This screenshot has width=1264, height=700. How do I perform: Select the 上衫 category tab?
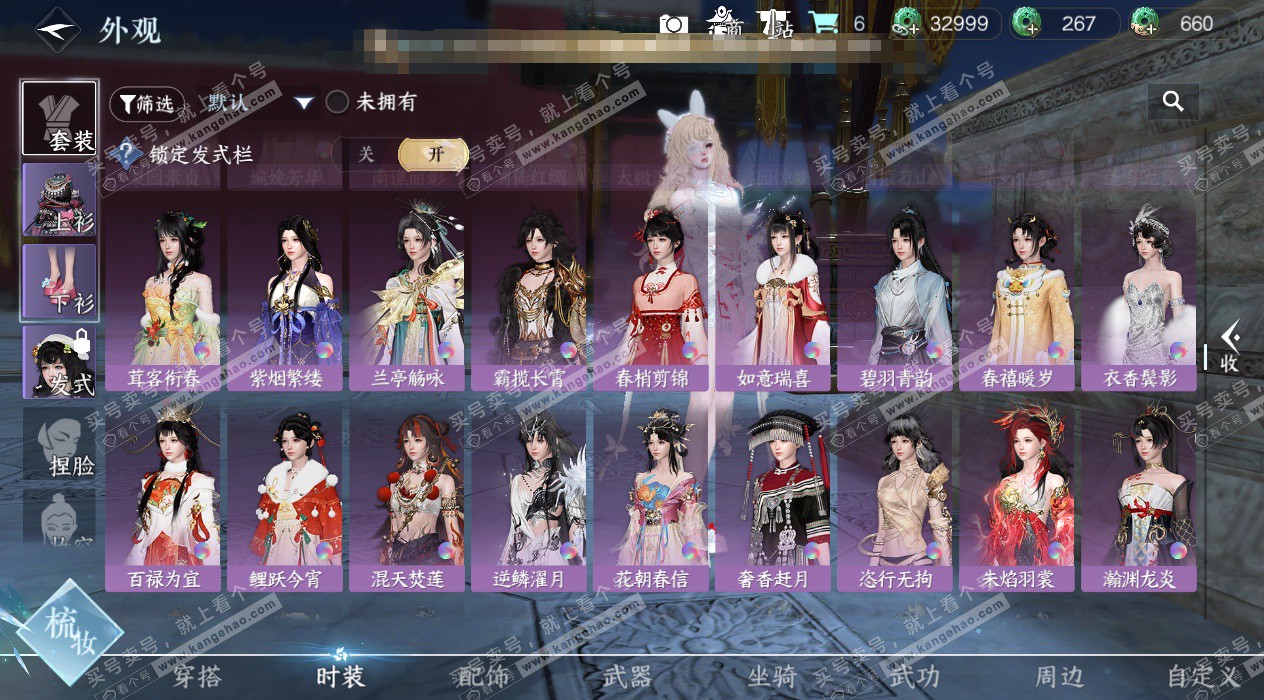60,200
